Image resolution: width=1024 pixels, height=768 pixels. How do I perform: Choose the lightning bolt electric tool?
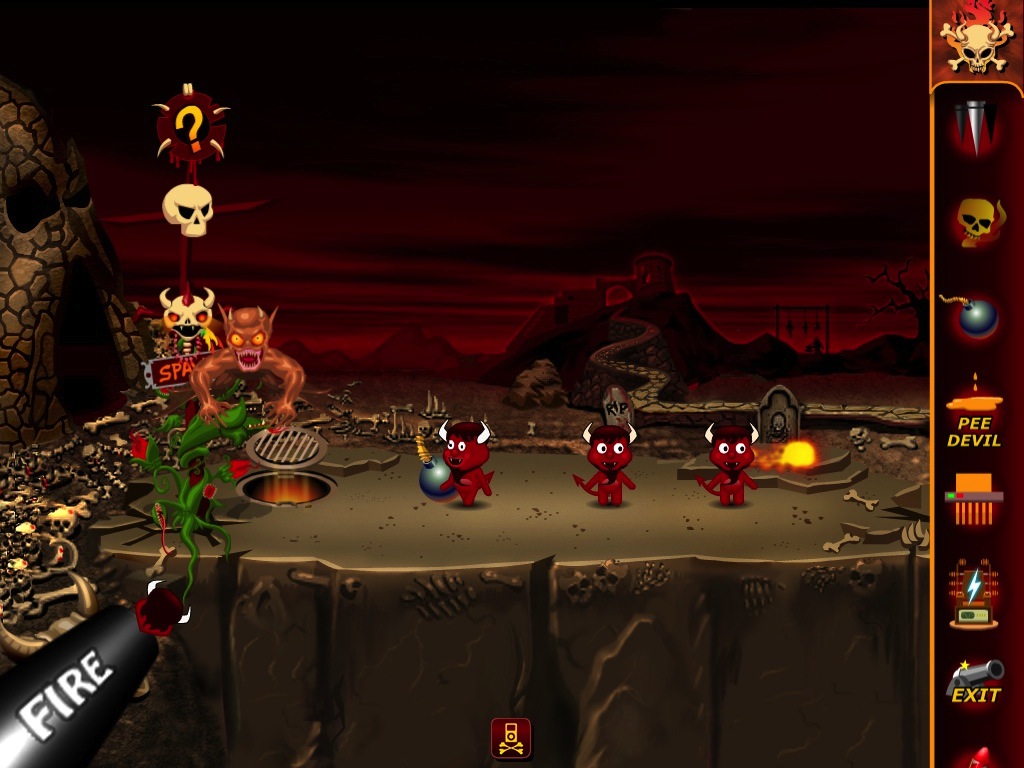click(x=974, y=594)
